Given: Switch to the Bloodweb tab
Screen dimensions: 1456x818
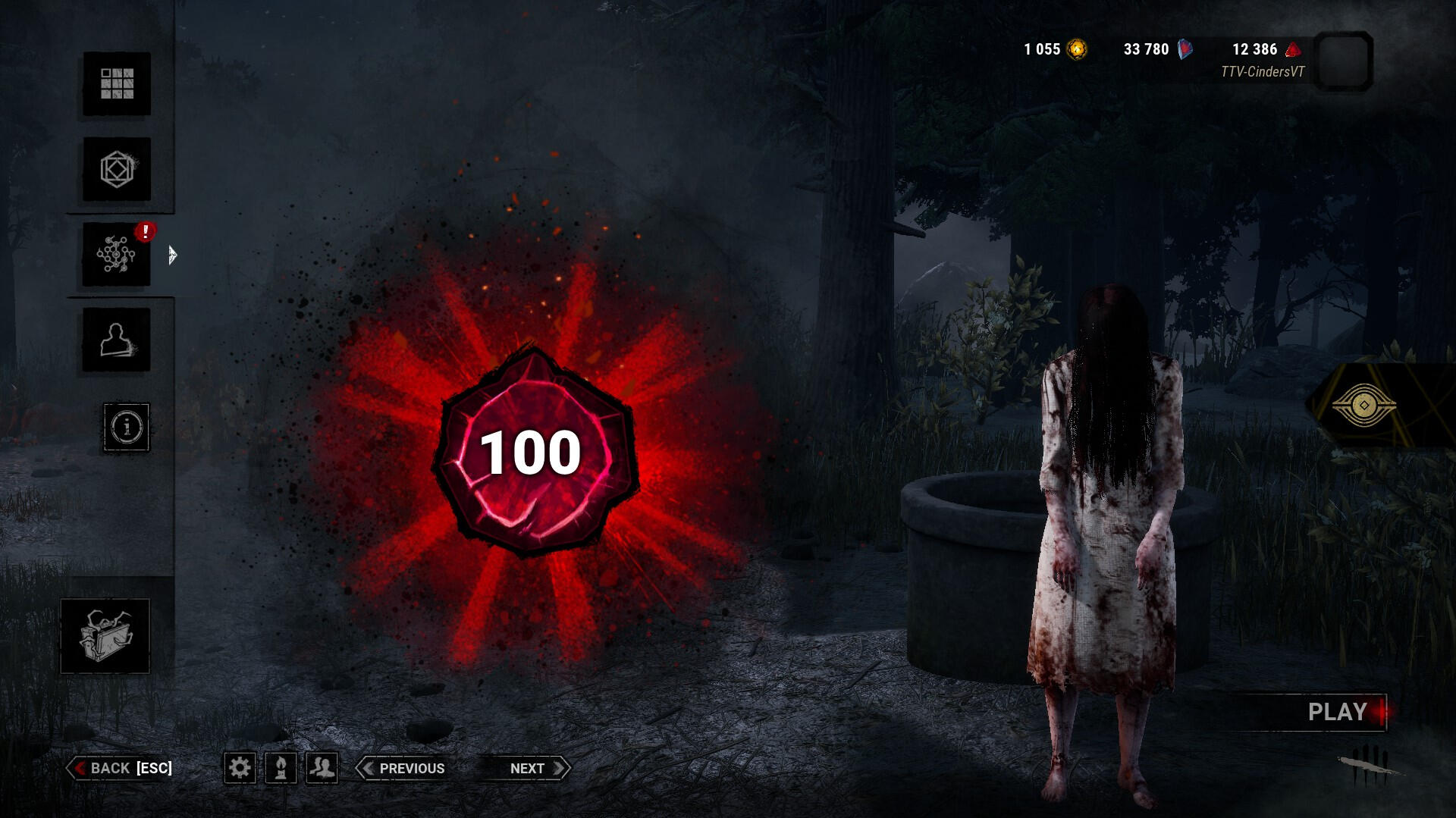Looking at the screenshot, I should (116, 255).
